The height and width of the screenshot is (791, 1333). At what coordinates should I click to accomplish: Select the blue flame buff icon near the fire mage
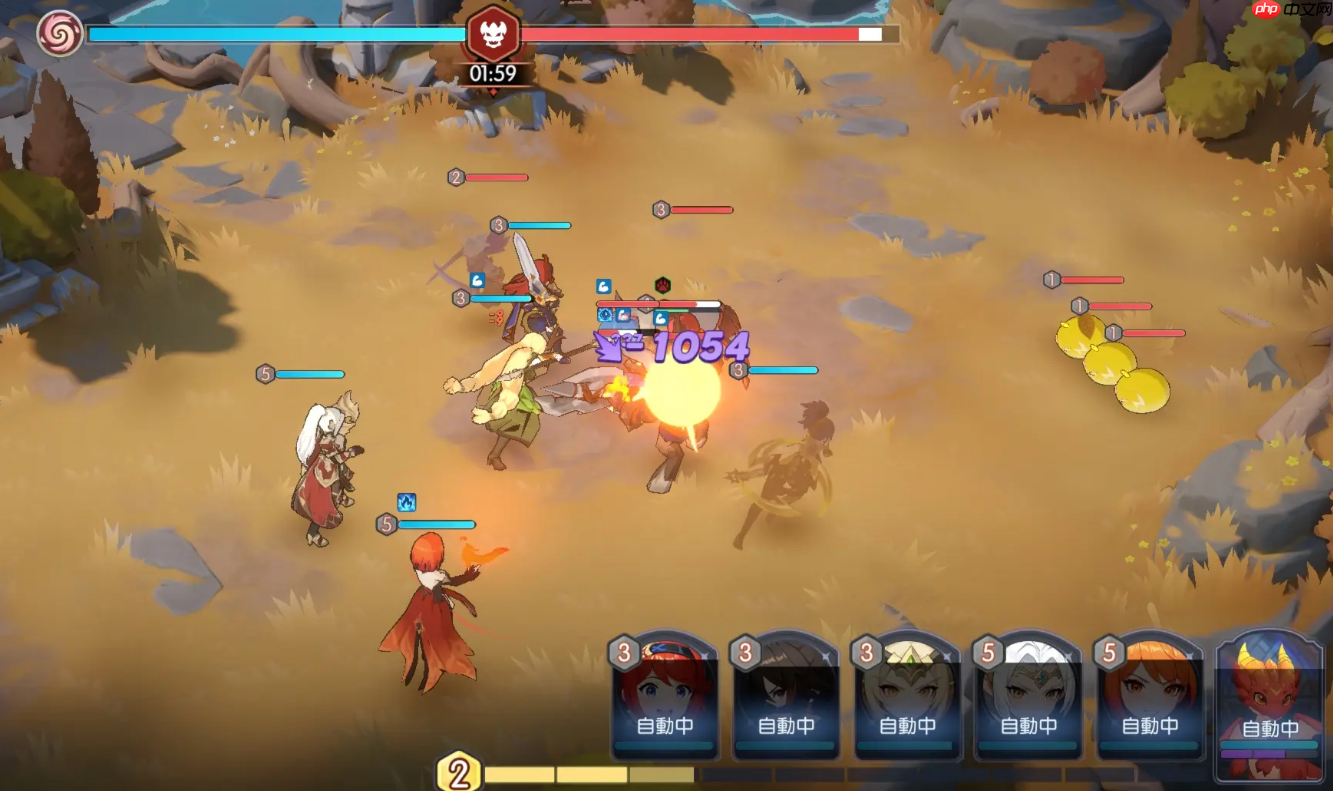click(406, 502)
